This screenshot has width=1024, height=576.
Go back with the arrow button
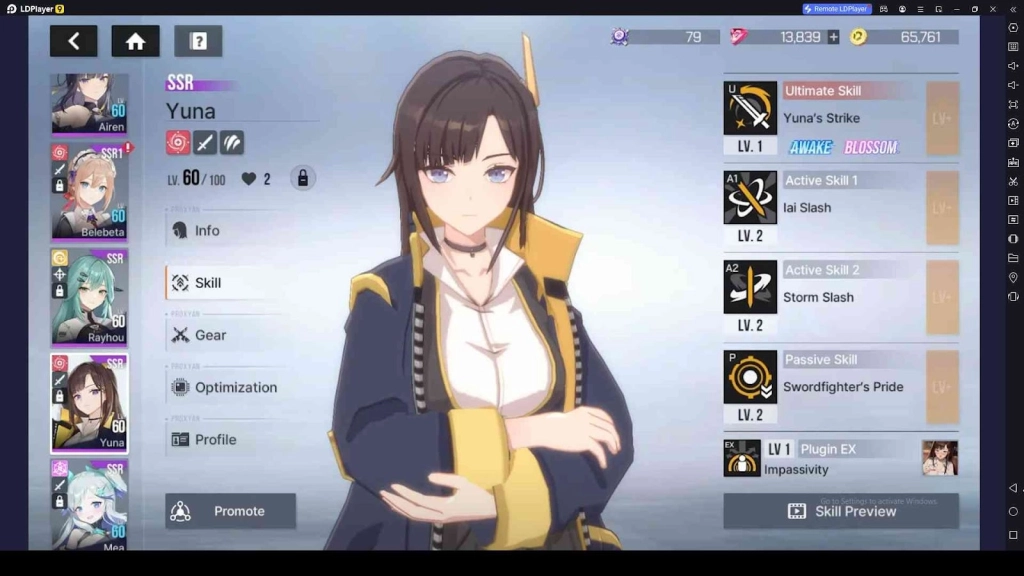tap(73, 41)
